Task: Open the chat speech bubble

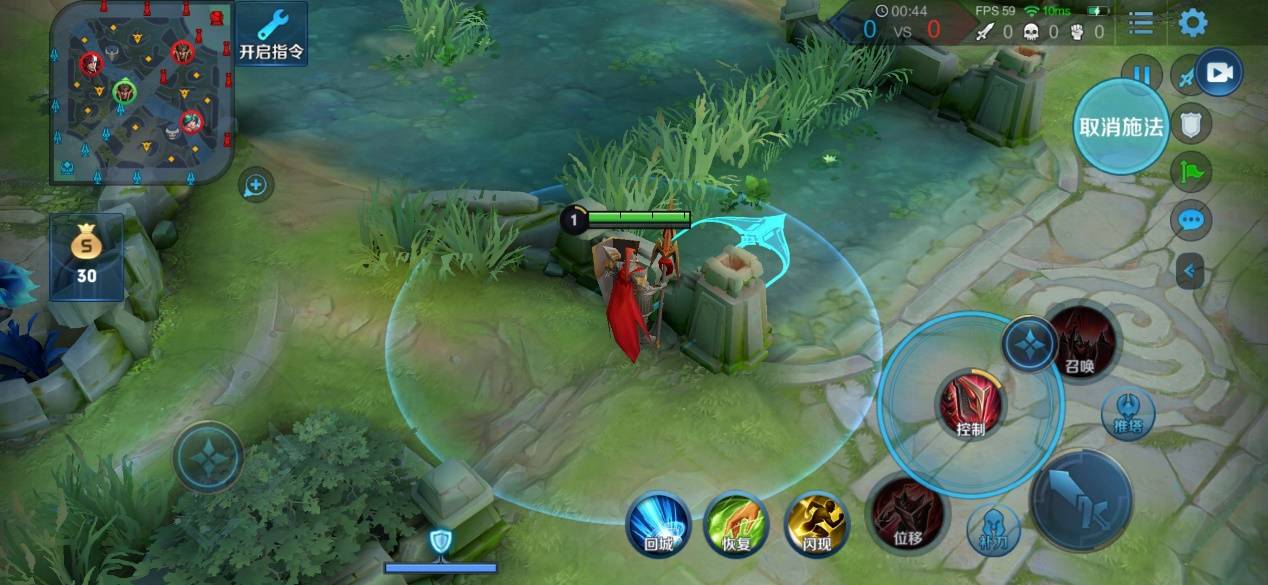Action: [1190, 220]
